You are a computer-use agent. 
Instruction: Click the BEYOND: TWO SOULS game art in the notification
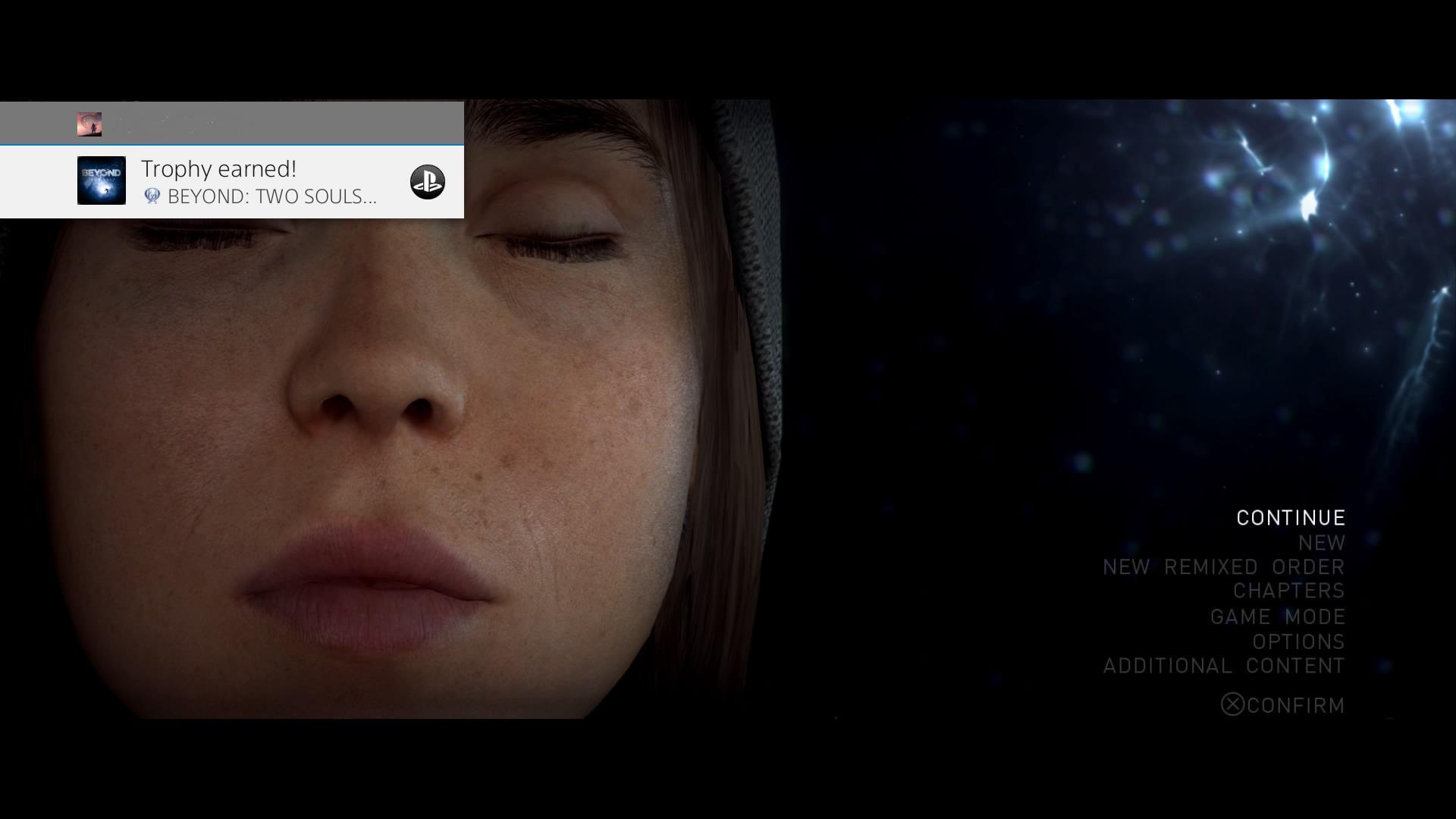pyautogui.click(x=101, y=180)
